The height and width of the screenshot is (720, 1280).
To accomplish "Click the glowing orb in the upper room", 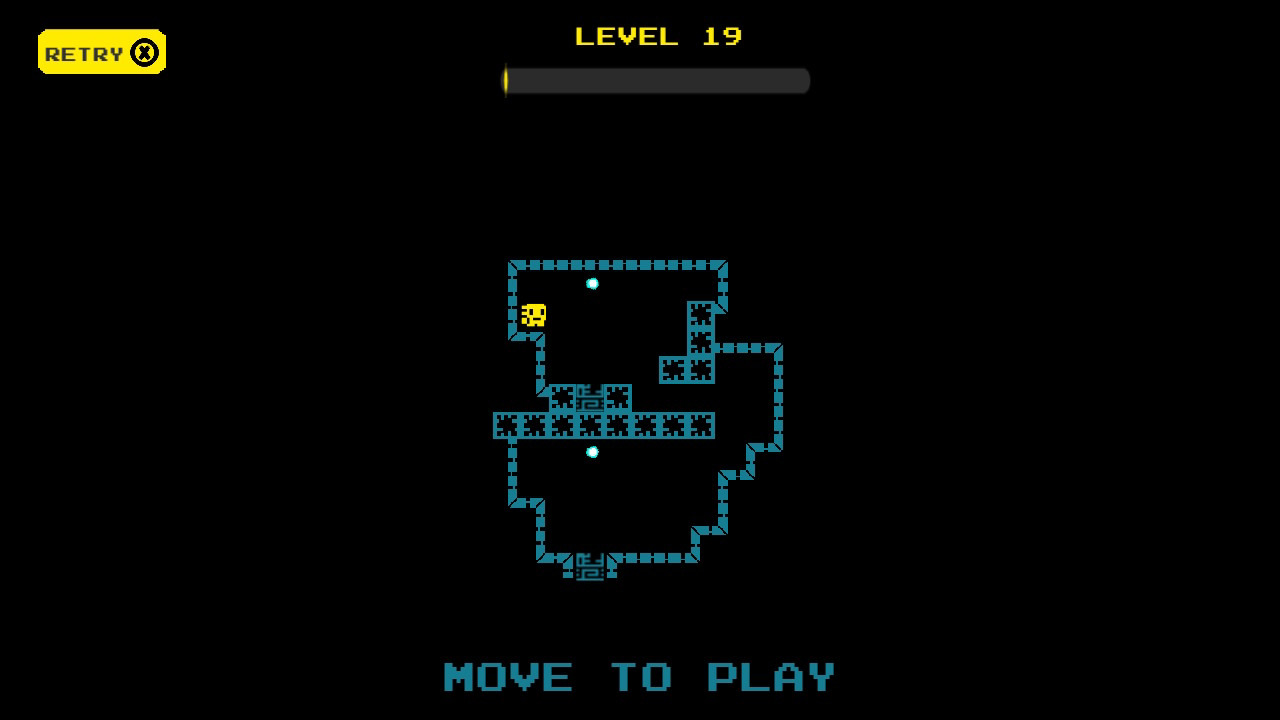I will (x=591, y=282).
